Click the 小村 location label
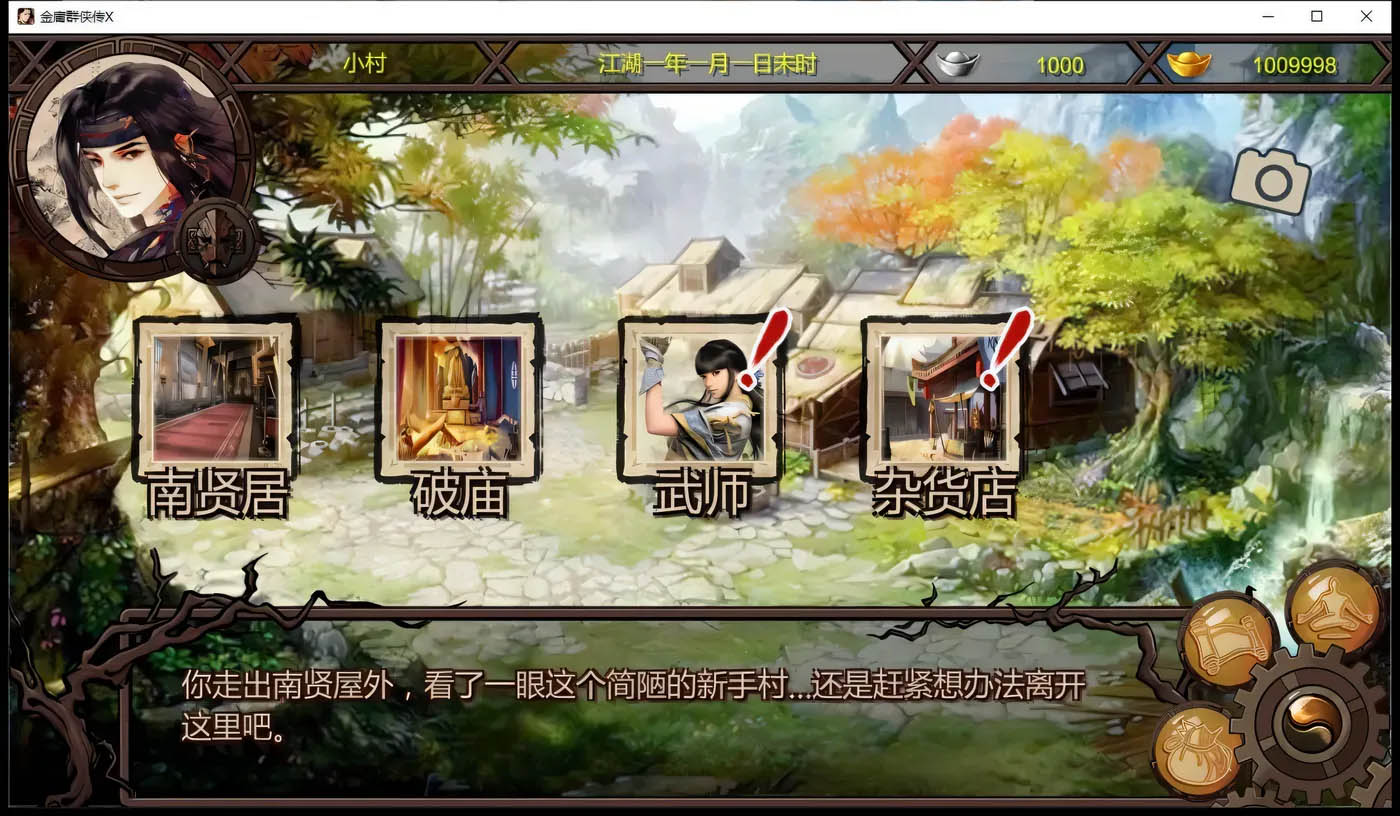 363,64
